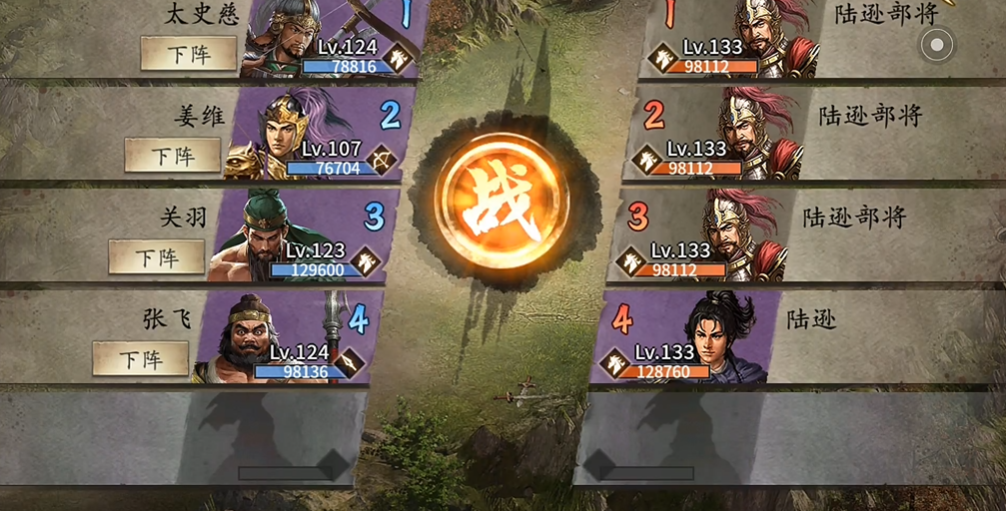Inspect the slot 2 陆逊部将 card
This screenshot has height=511, width=1006.
pos(722,134)
